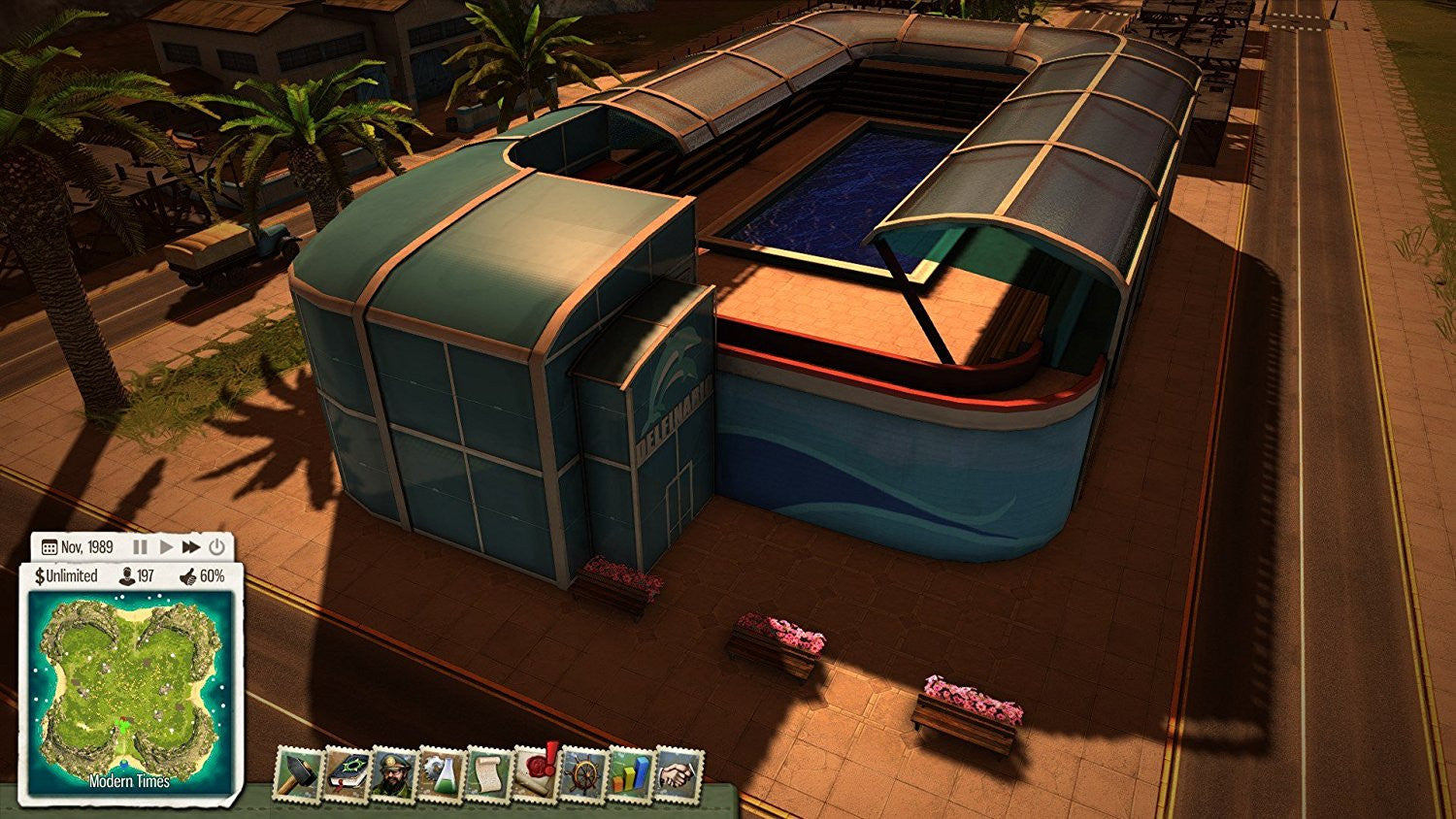Open diplomacy via handshake icon

[x=677, y=771]
